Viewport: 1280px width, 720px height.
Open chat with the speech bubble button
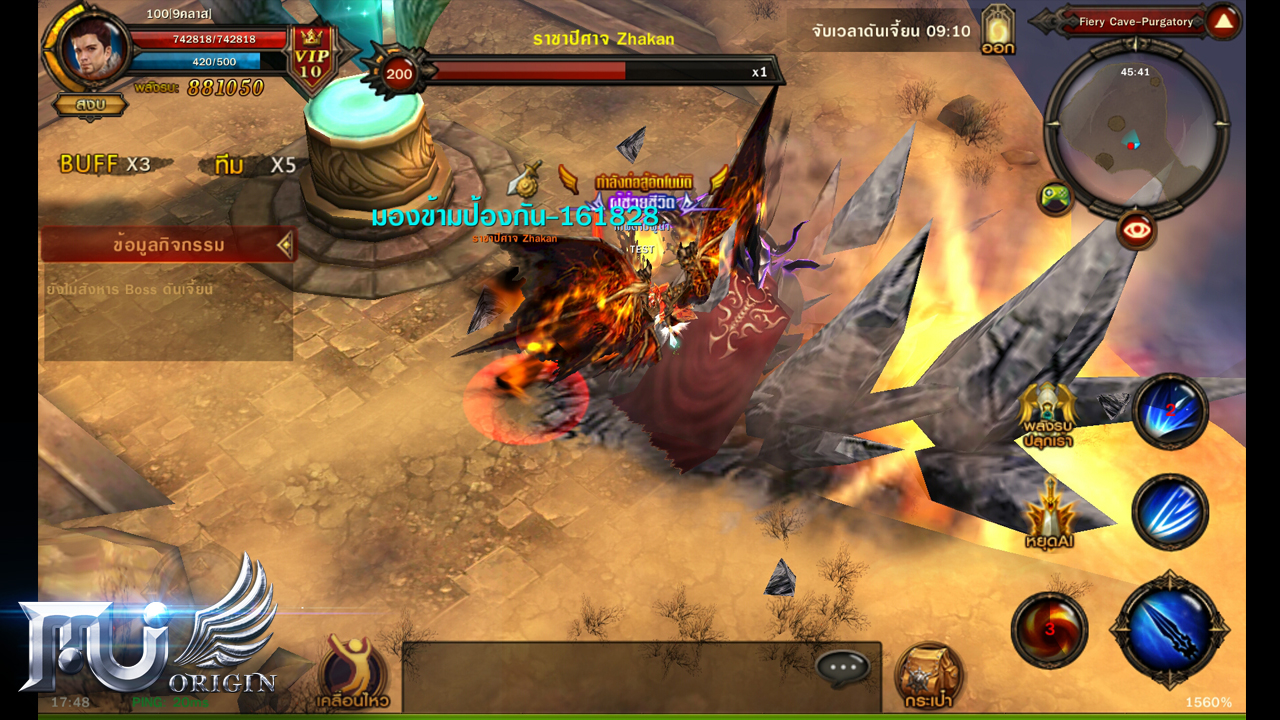click(x=842, y=667)
